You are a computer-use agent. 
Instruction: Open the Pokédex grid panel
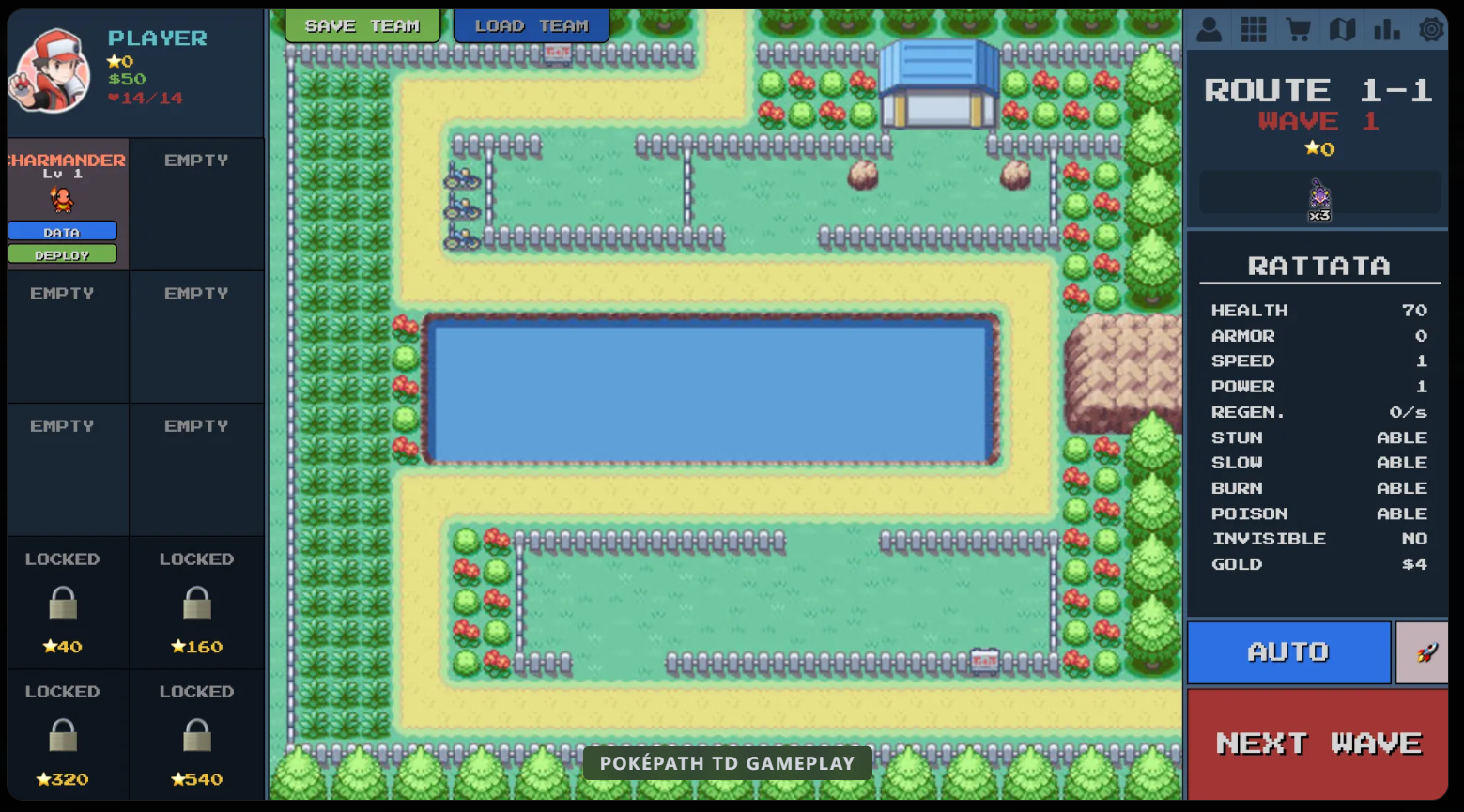click(x=1254, y=29)
